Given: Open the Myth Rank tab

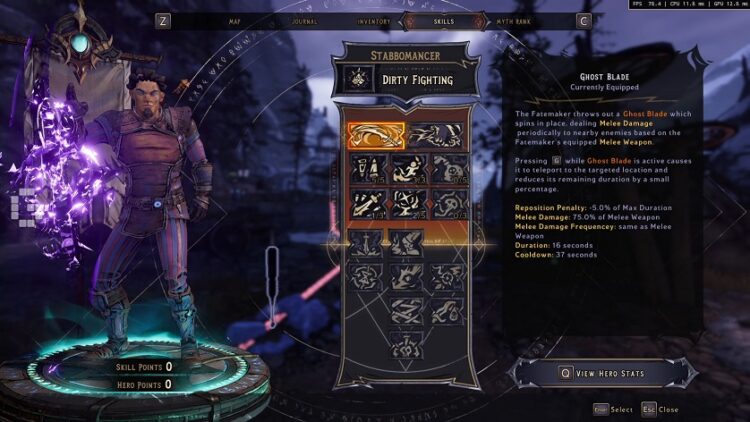Looking at the screenshot, I should pos(514,20).
